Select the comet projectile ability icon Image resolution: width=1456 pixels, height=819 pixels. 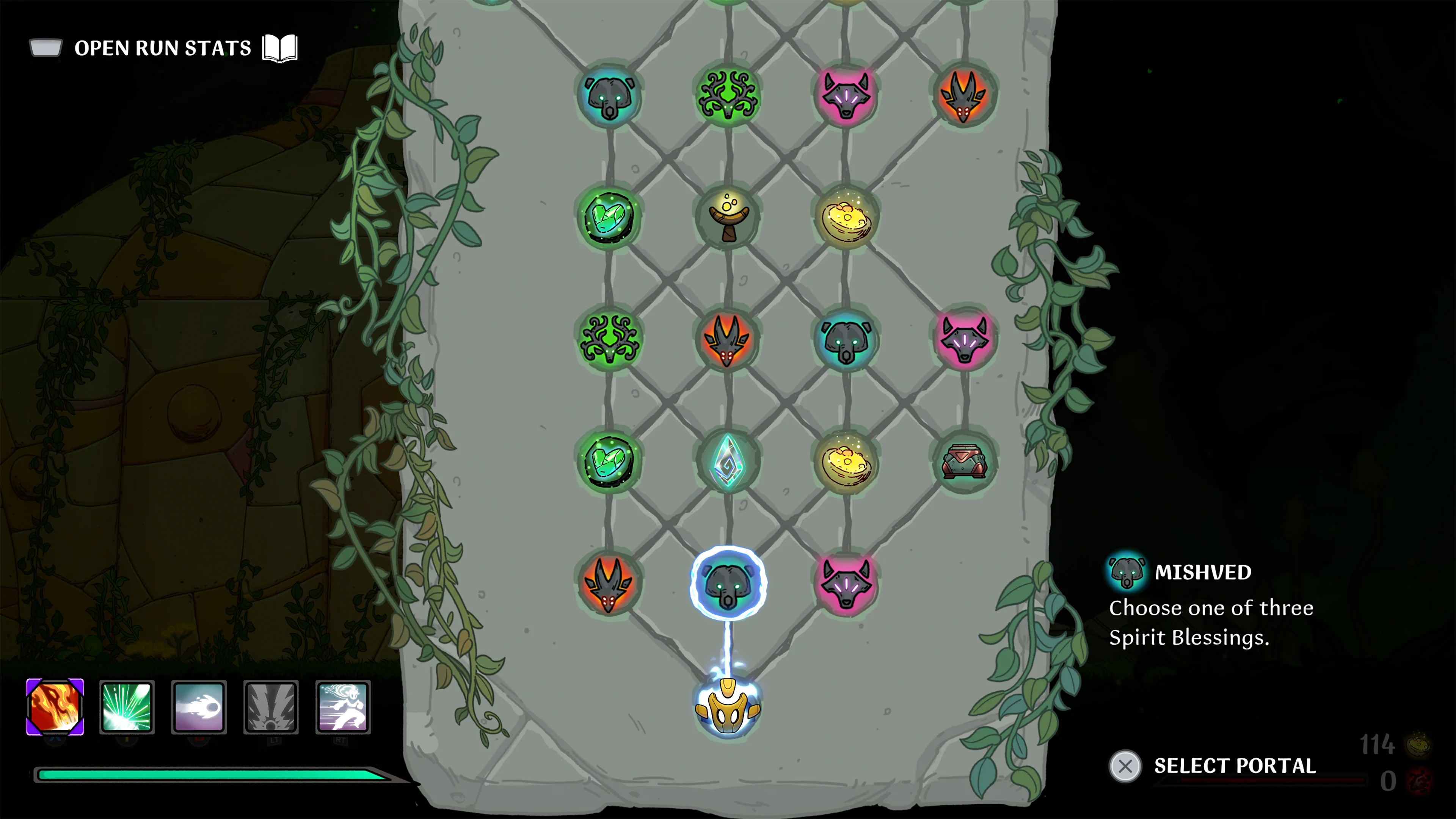[198, 708]
